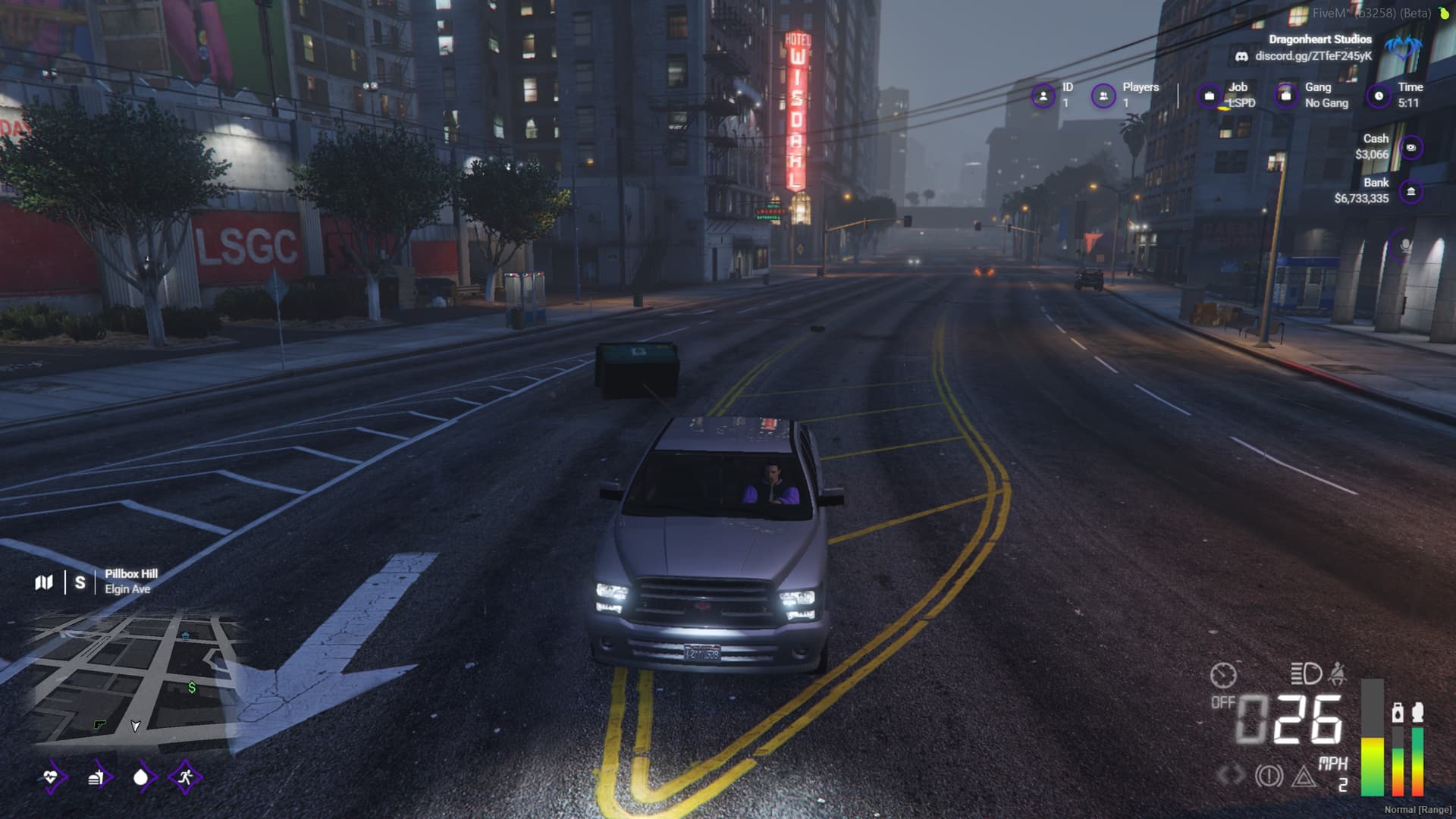Toggle the cruise control gauge icon
The width and height of the screenshot is (1456, 819).
[1223, 674]
